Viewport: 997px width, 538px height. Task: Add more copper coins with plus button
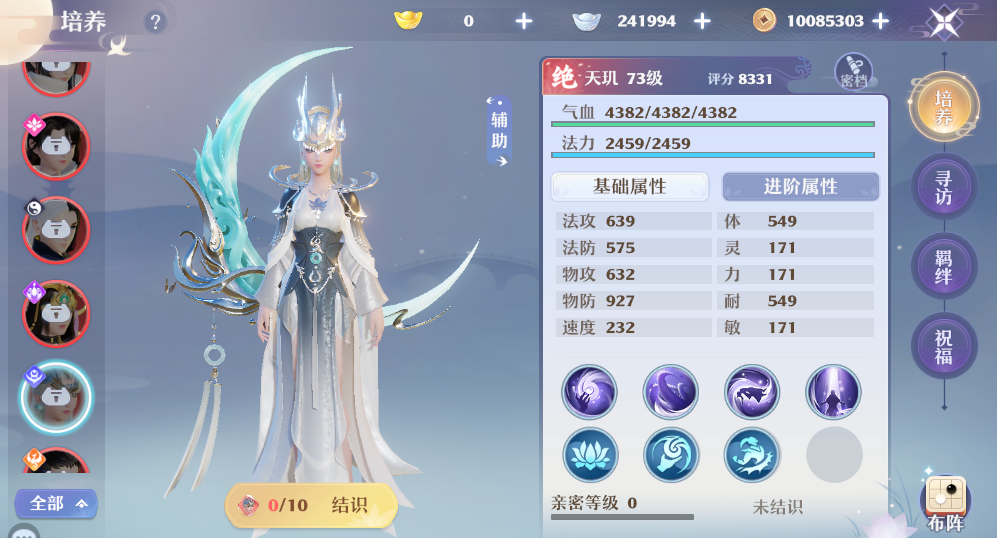(880, 21)
